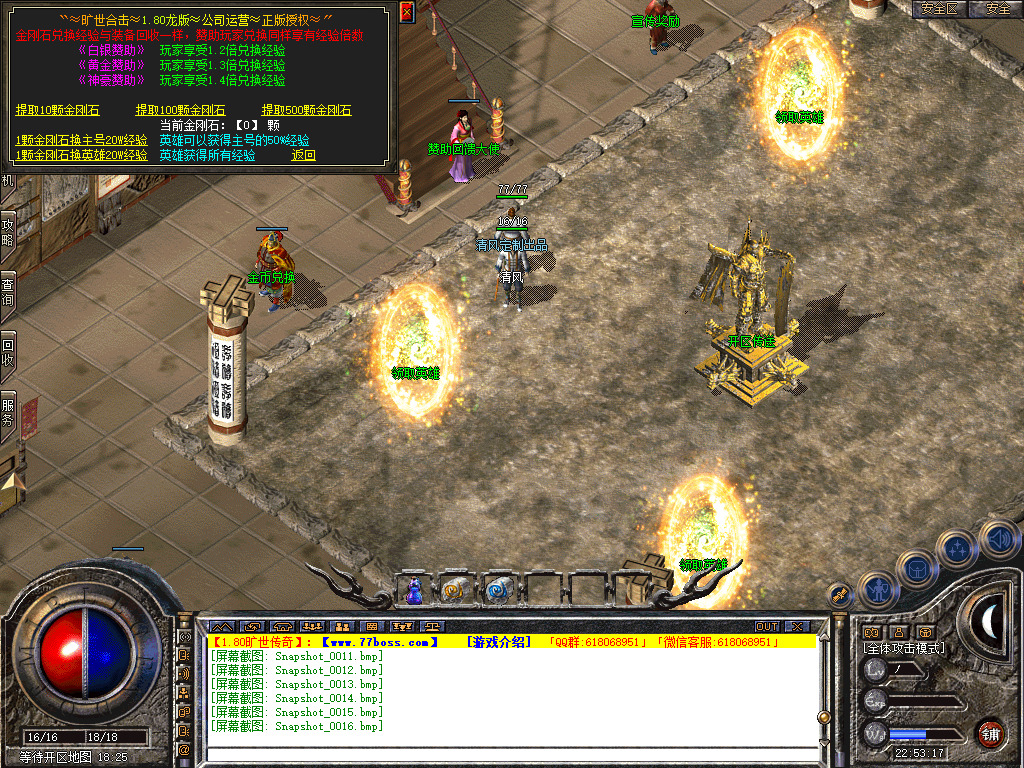The image size is (1024, 768).
Task: Open the bag round button
Action: coord(916,568)
